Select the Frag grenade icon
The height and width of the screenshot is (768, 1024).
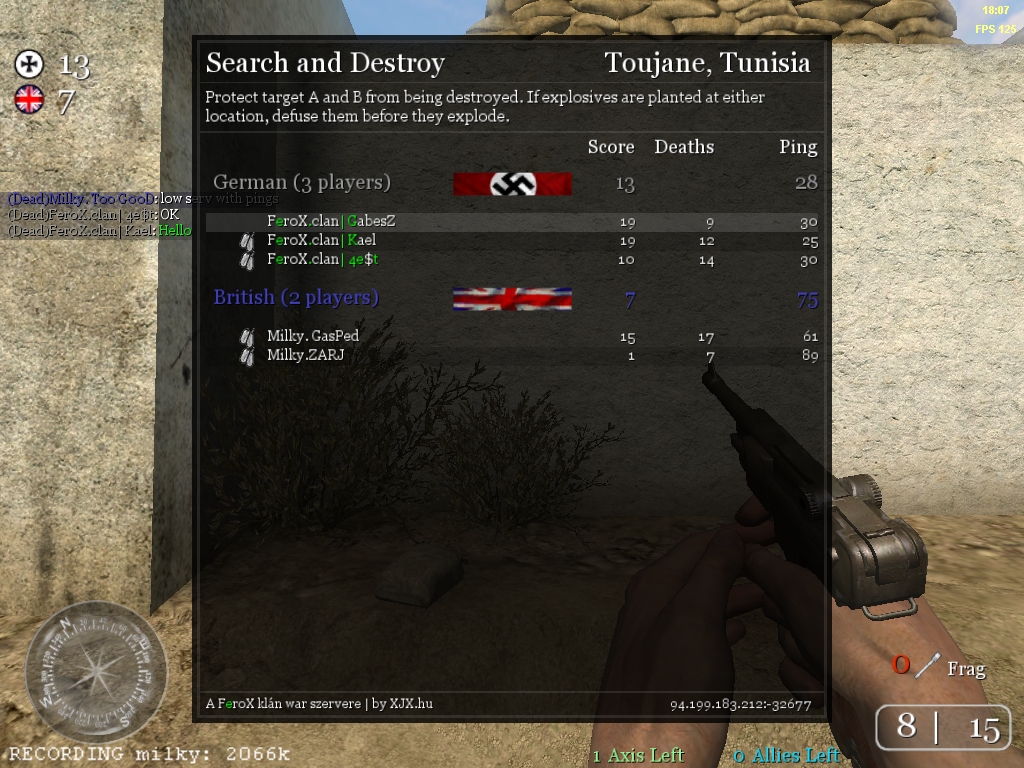[x=930, y=665]
